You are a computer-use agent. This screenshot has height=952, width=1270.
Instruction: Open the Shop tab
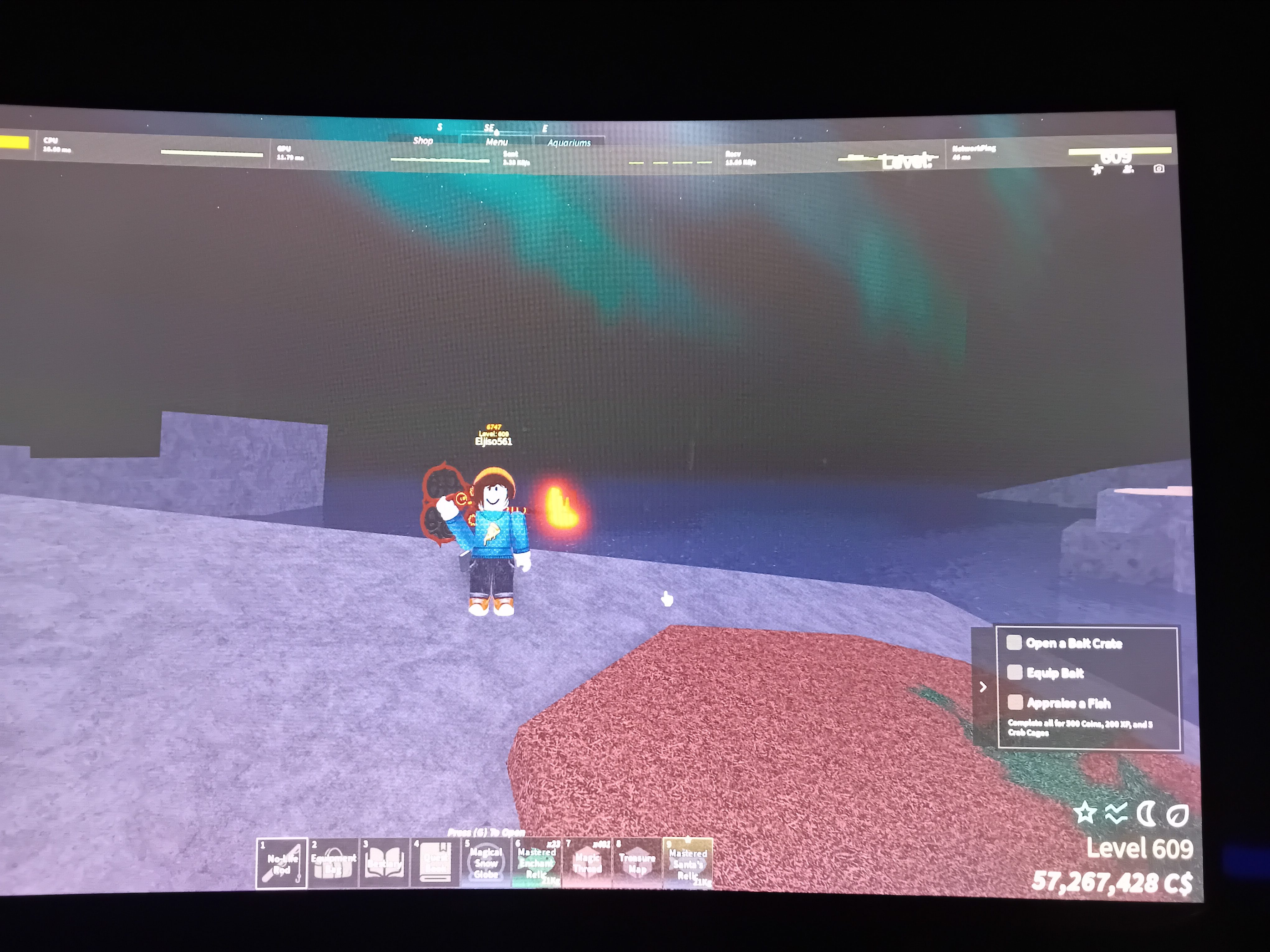(423, 142)
